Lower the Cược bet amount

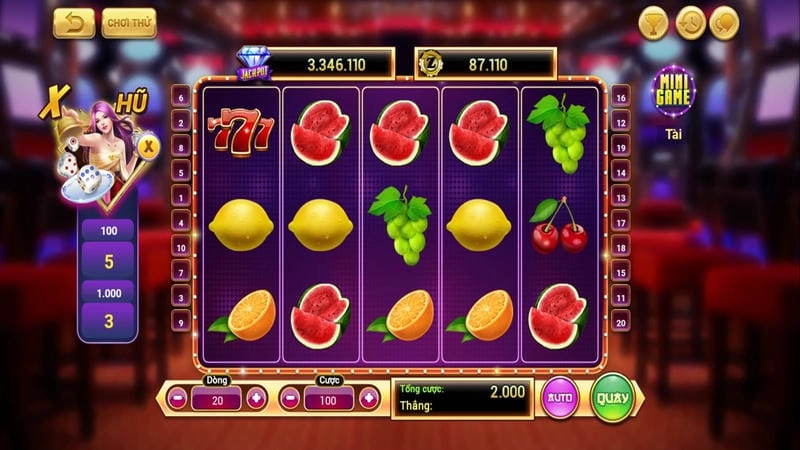292,399
